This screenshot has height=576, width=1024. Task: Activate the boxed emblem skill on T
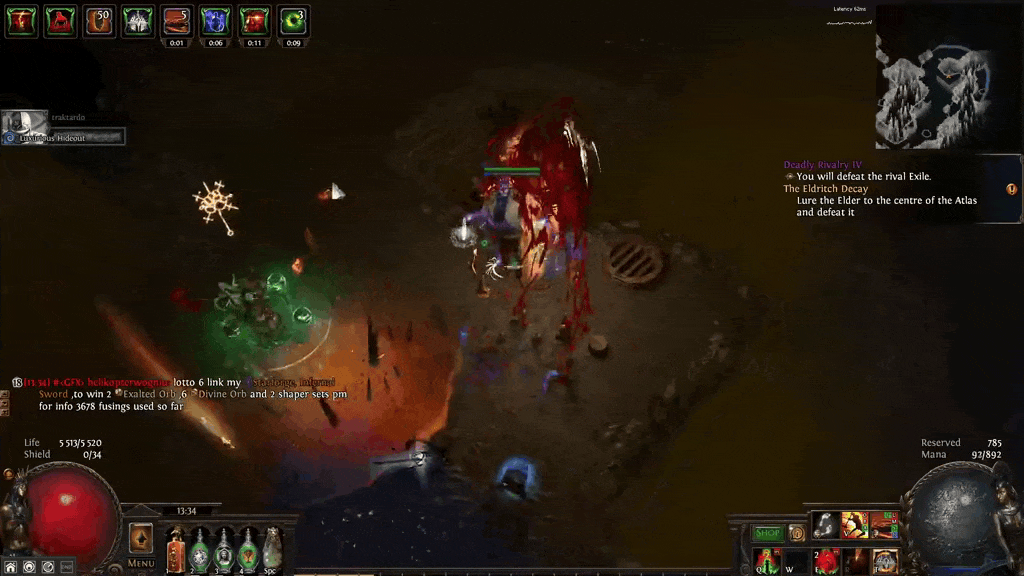pyautogui.click(x=885, y=559)
